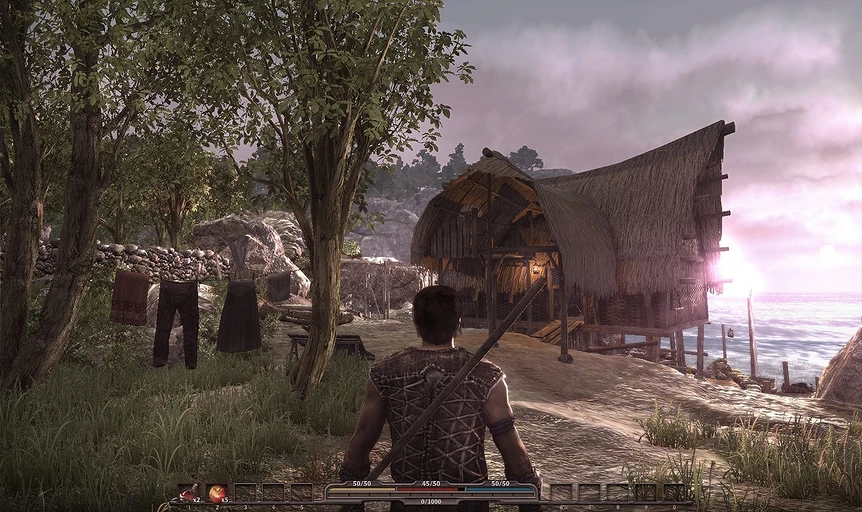Use the red apple in the hotbar

(x=216, y=492)
